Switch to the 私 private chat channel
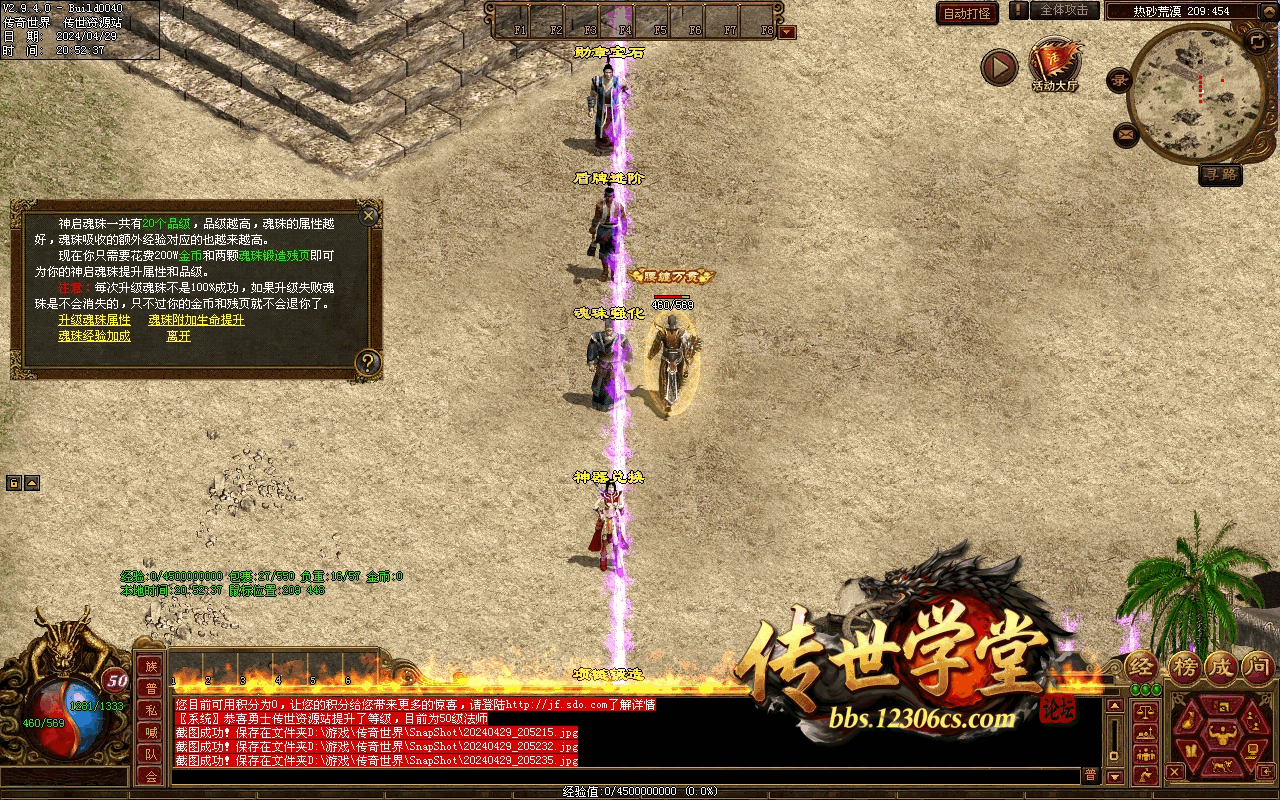This screenshot has height=800, width=1280. [151, 710]
